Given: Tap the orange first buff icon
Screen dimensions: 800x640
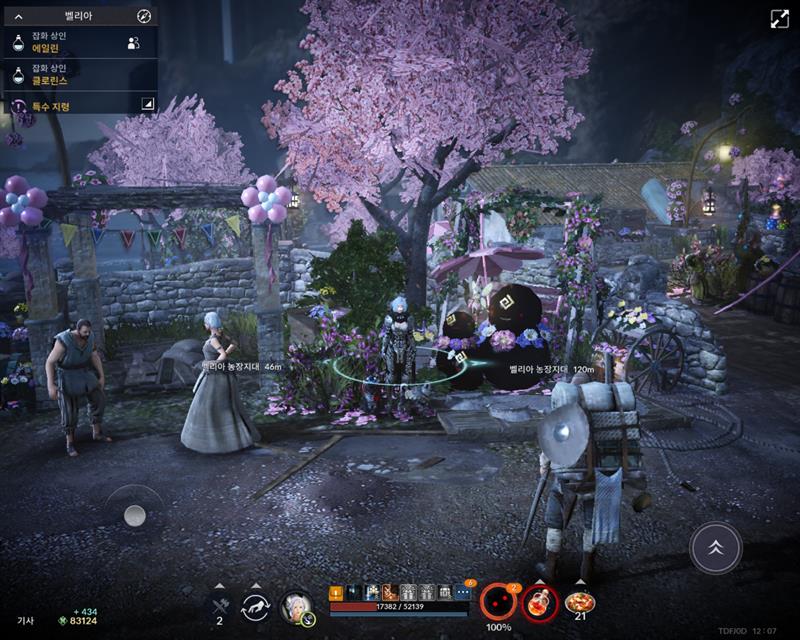Looking at the screenshot, I should click(336, 592).
